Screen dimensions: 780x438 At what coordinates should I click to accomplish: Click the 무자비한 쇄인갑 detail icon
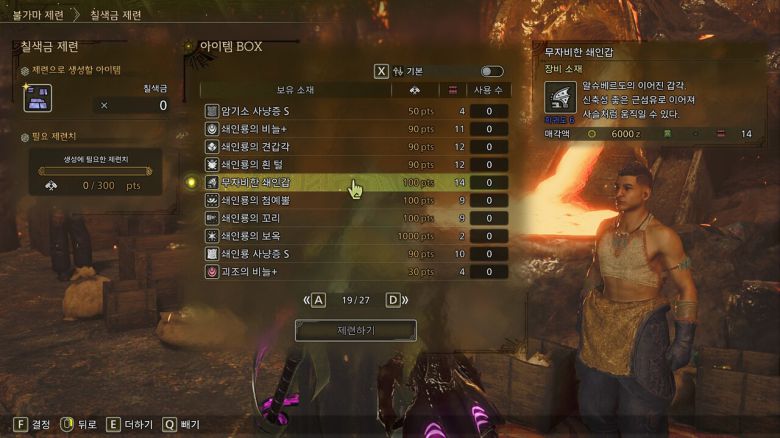click(x=559, y=98)
